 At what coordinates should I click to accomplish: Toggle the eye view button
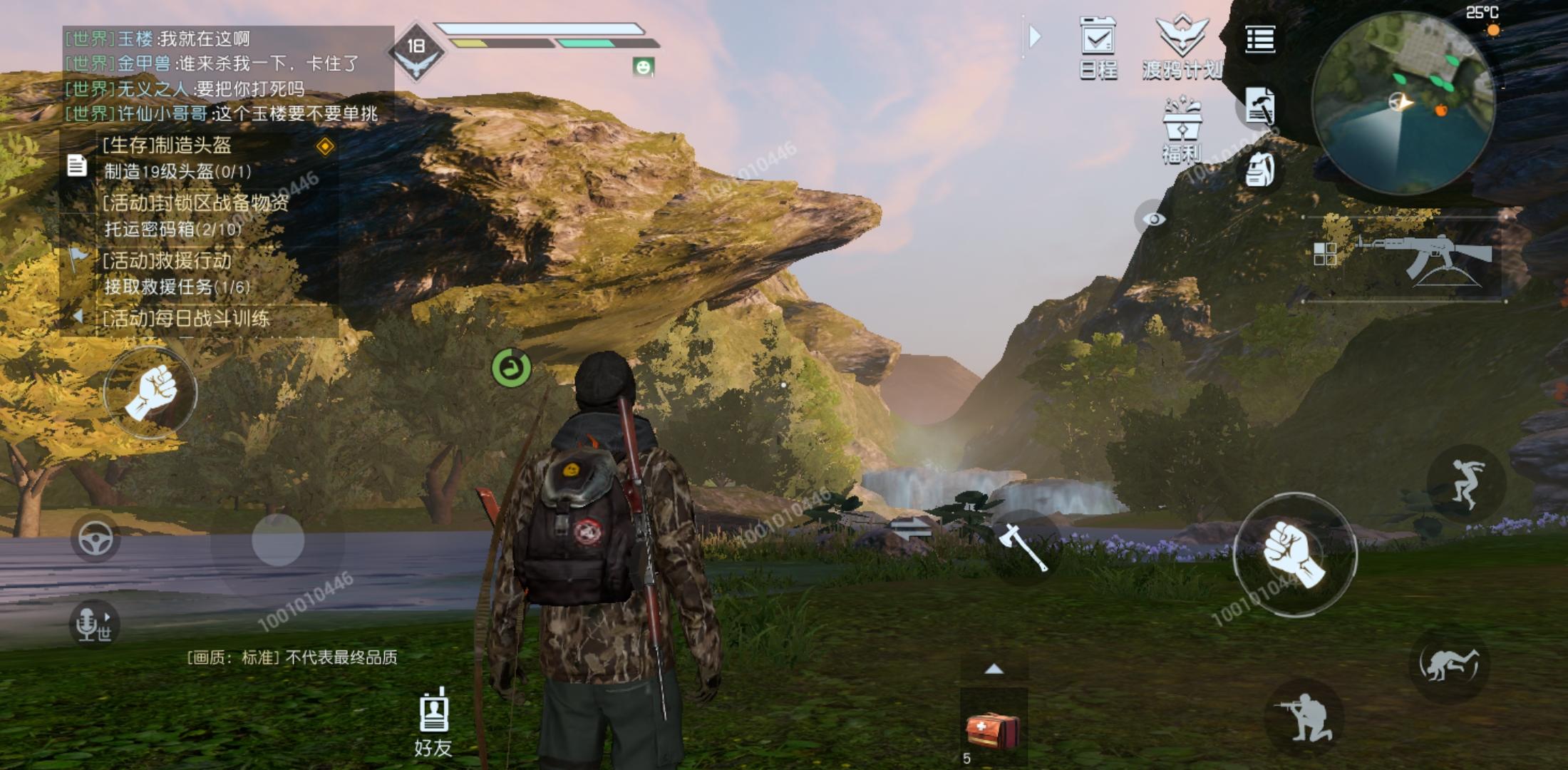1153,219
